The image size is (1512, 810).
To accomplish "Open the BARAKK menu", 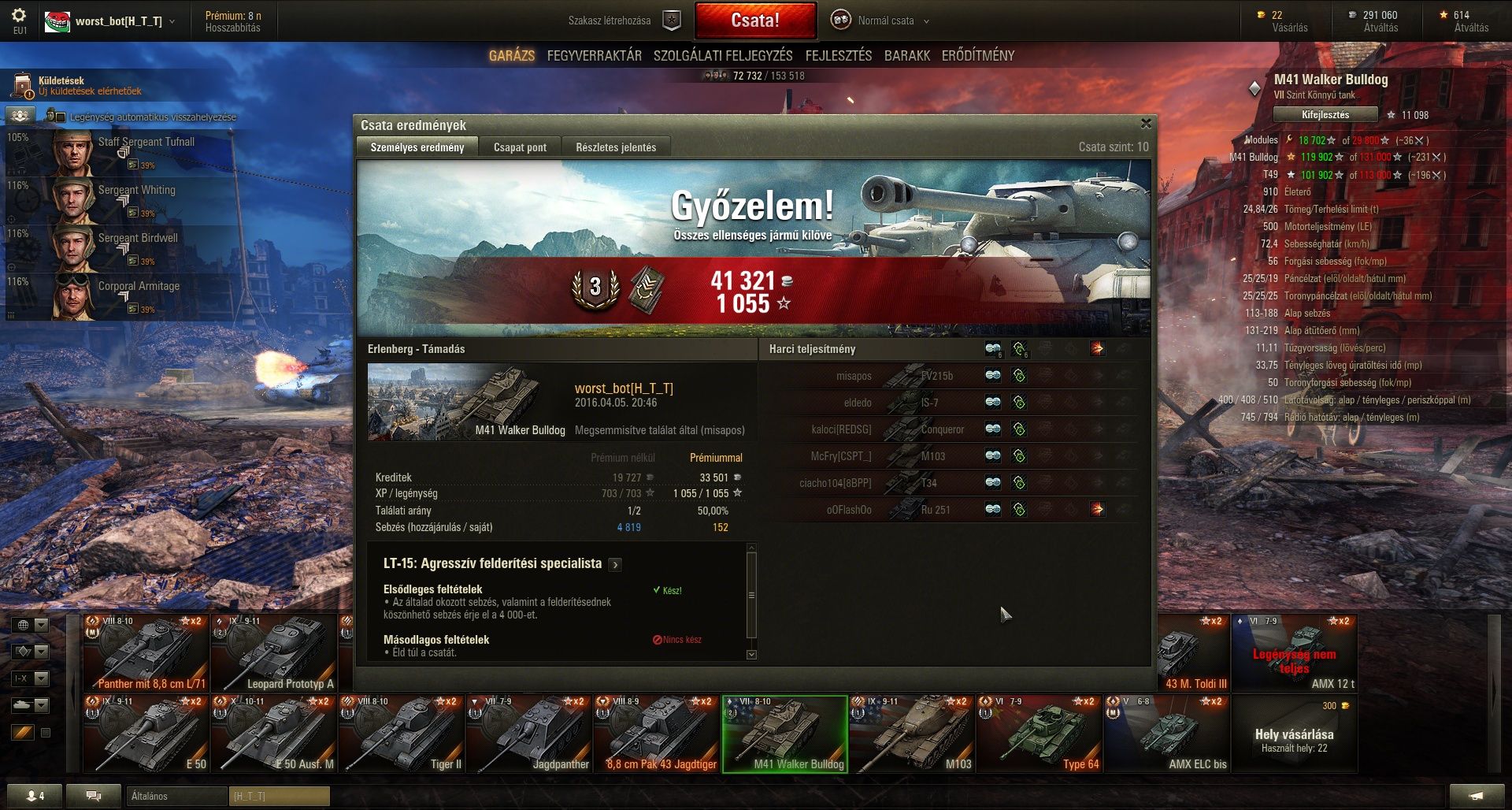I will [906, 56].
